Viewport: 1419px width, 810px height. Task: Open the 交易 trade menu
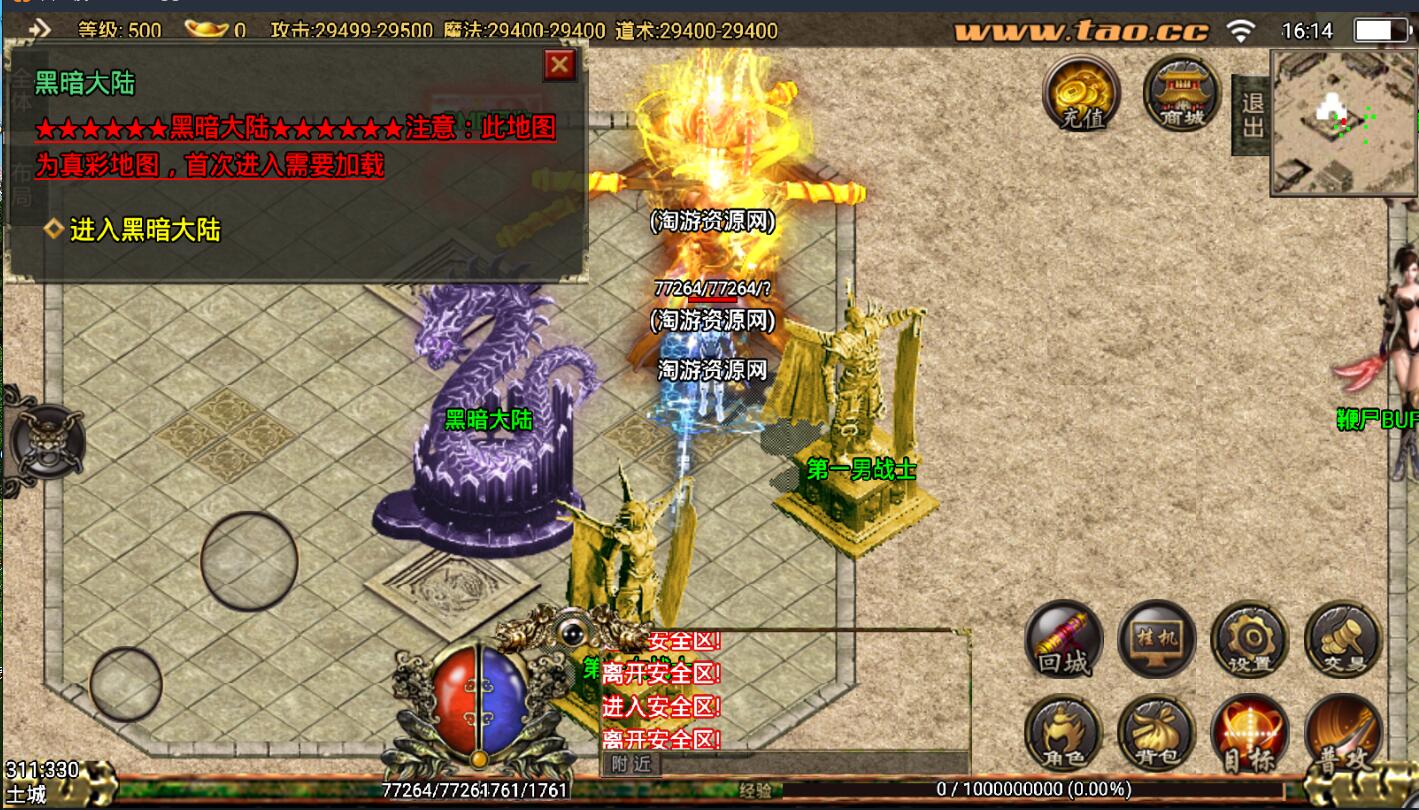tap(1343, 639)
